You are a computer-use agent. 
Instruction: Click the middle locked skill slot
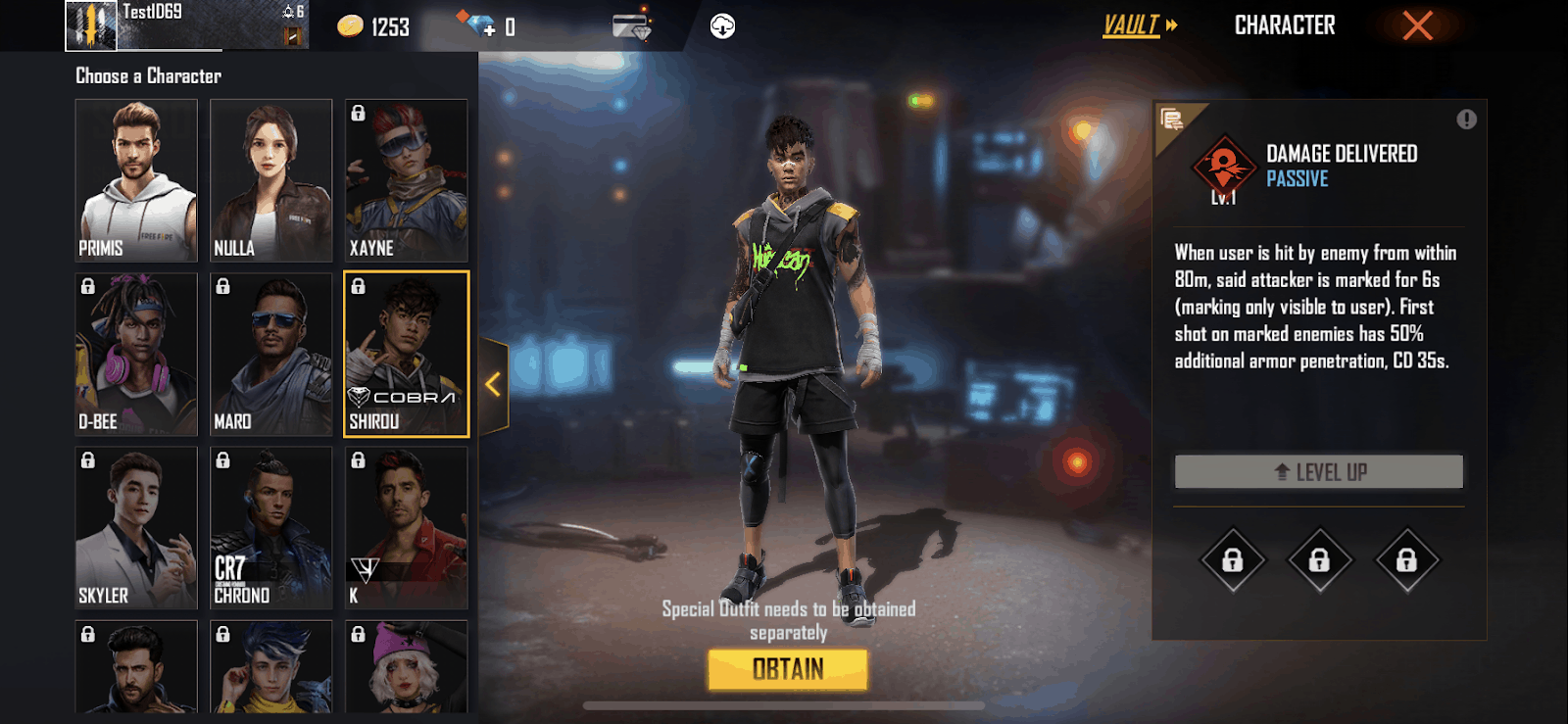(x=1318, y=560)
